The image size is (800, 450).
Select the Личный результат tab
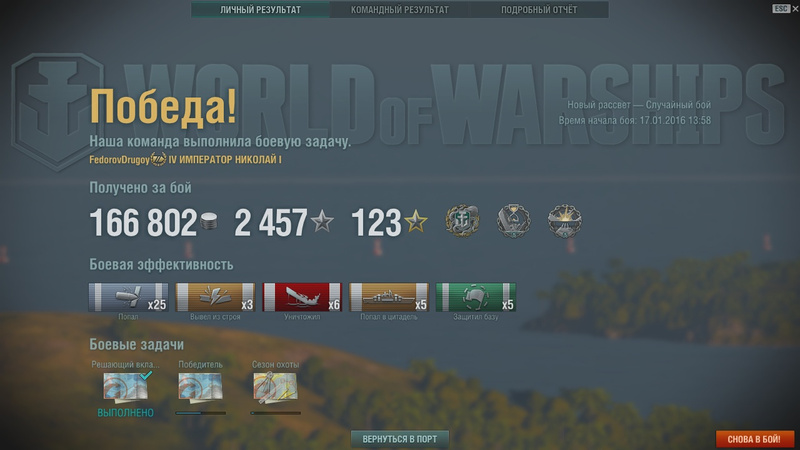(260, 10)
